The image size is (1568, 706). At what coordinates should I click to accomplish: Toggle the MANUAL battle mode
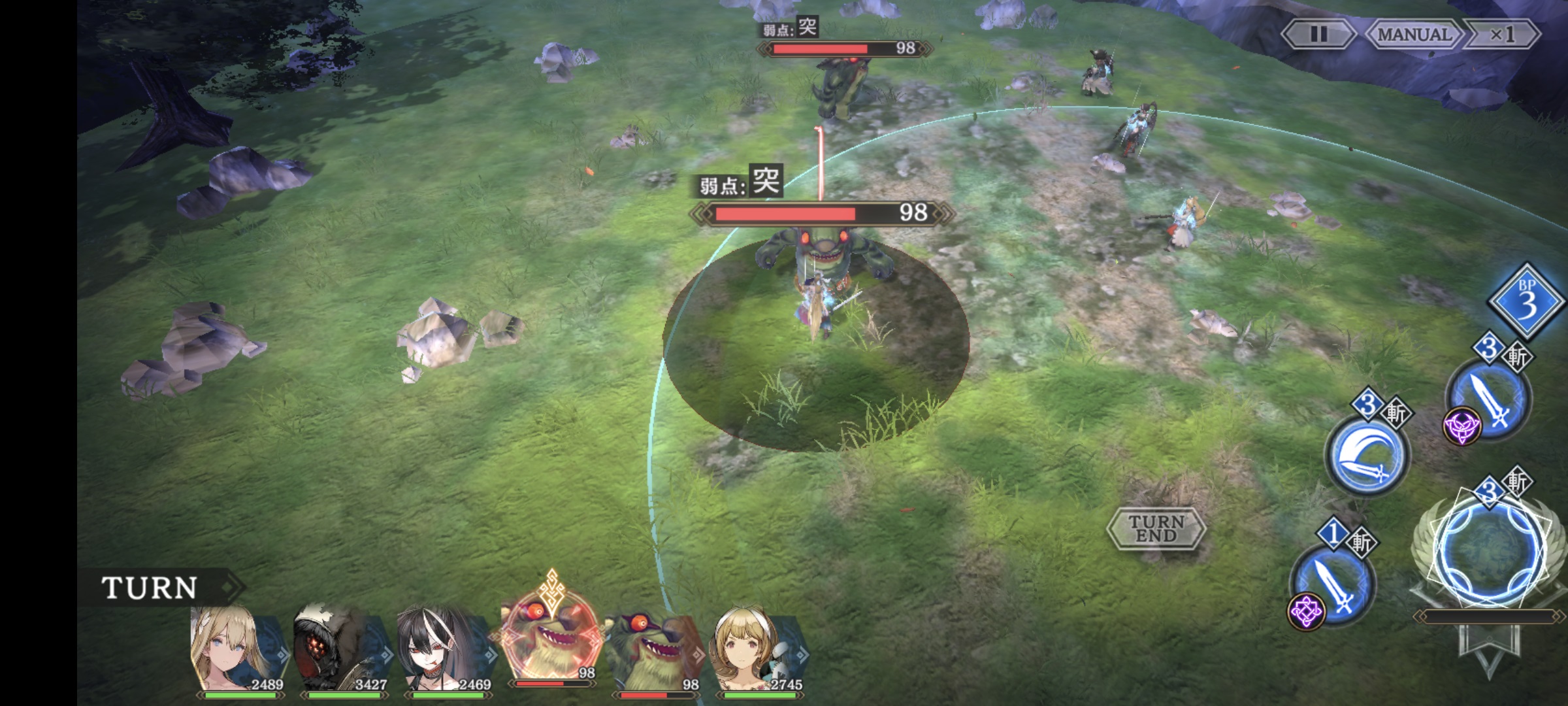[x=1414, y=34]
